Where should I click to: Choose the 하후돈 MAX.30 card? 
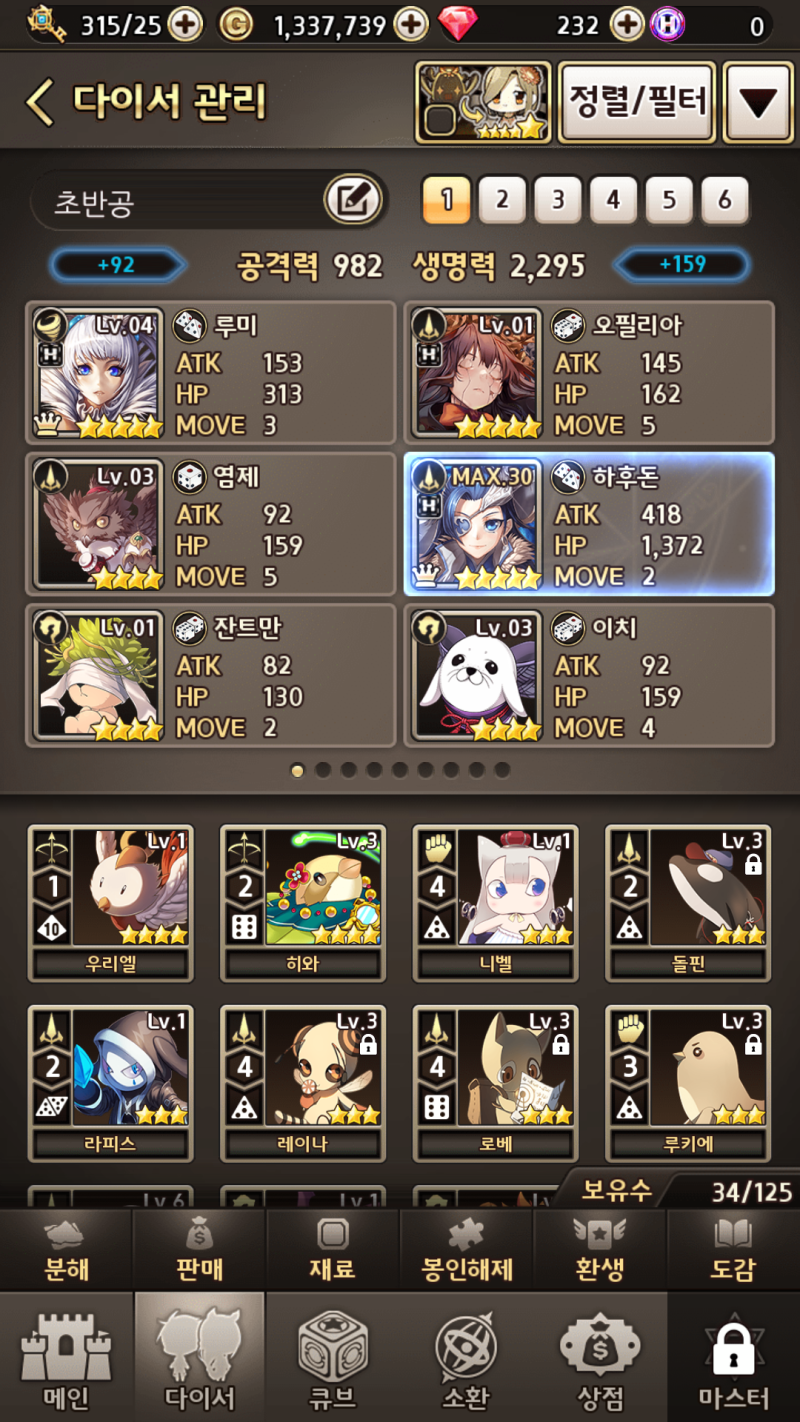(588, 524)
